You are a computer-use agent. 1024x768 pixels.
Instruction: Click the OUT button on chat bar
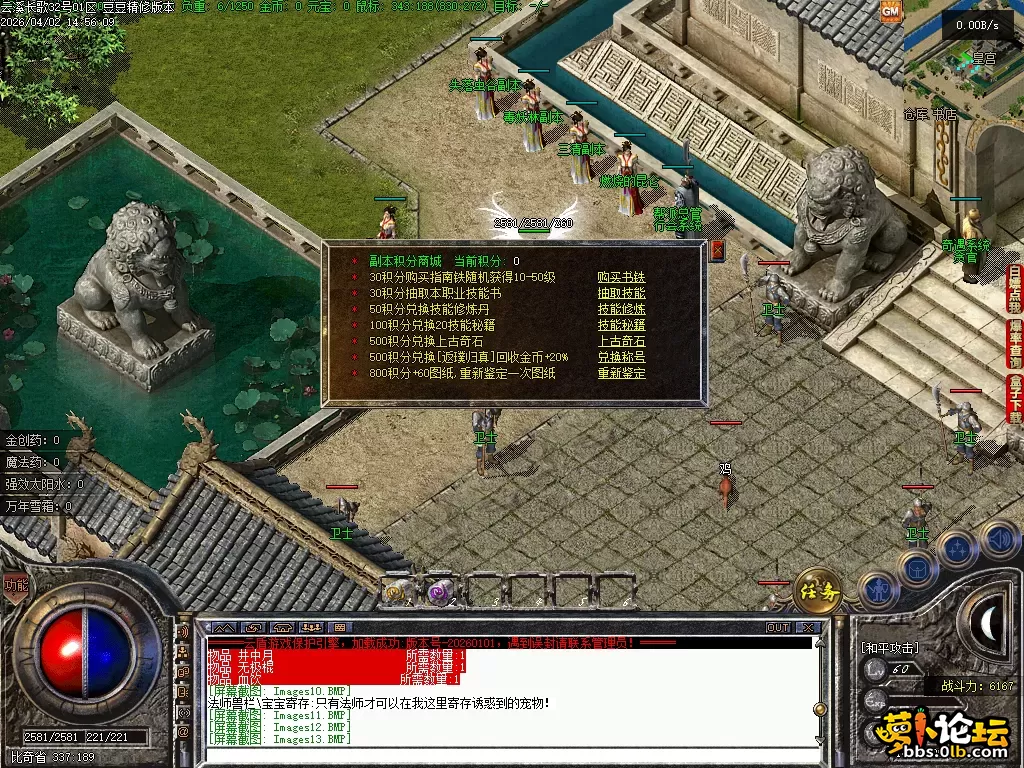(778, 628)
